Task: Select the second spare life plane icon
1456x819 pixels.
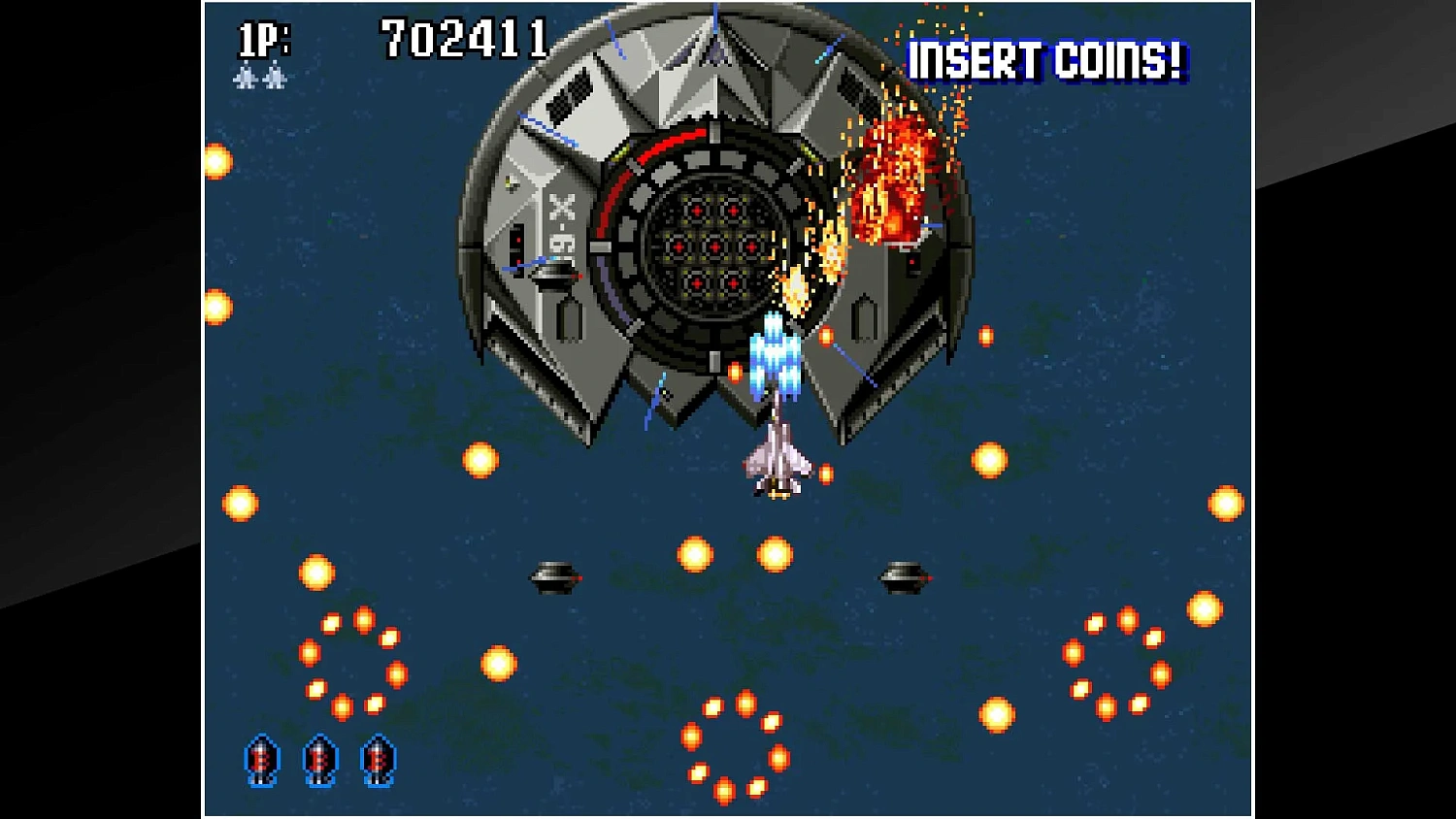Action: pos(275,78)
